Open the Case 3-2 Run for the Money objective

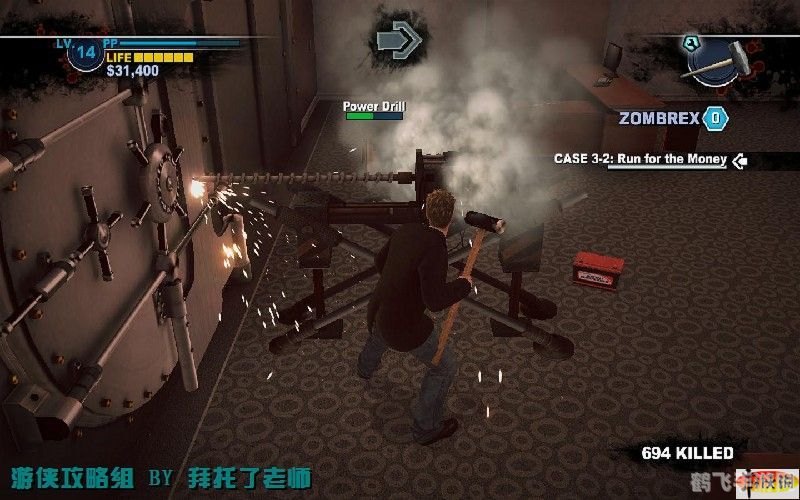(641, 159)
